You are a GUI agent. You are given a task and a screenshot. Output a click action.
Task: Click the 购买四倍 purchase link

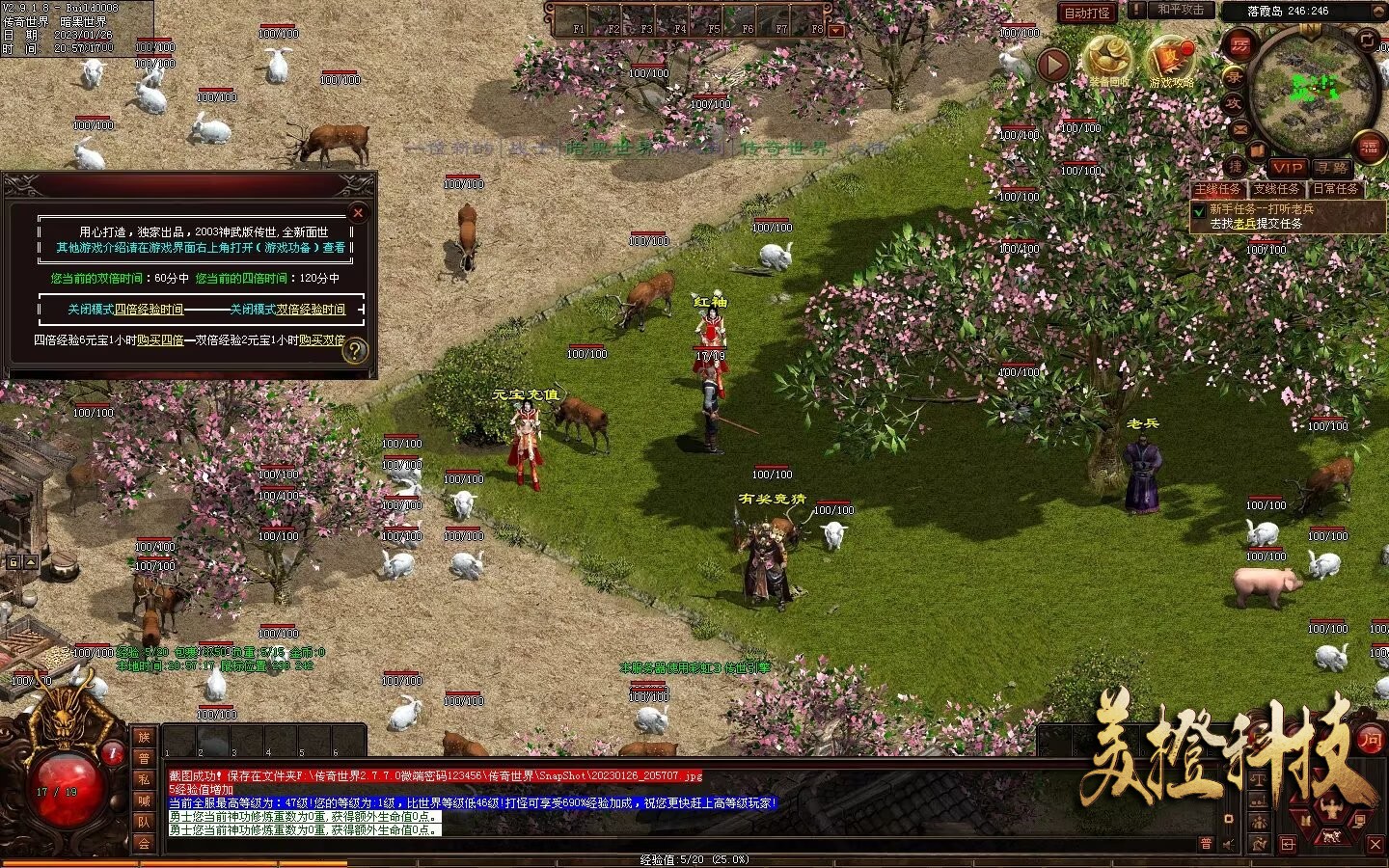point(160,340)
